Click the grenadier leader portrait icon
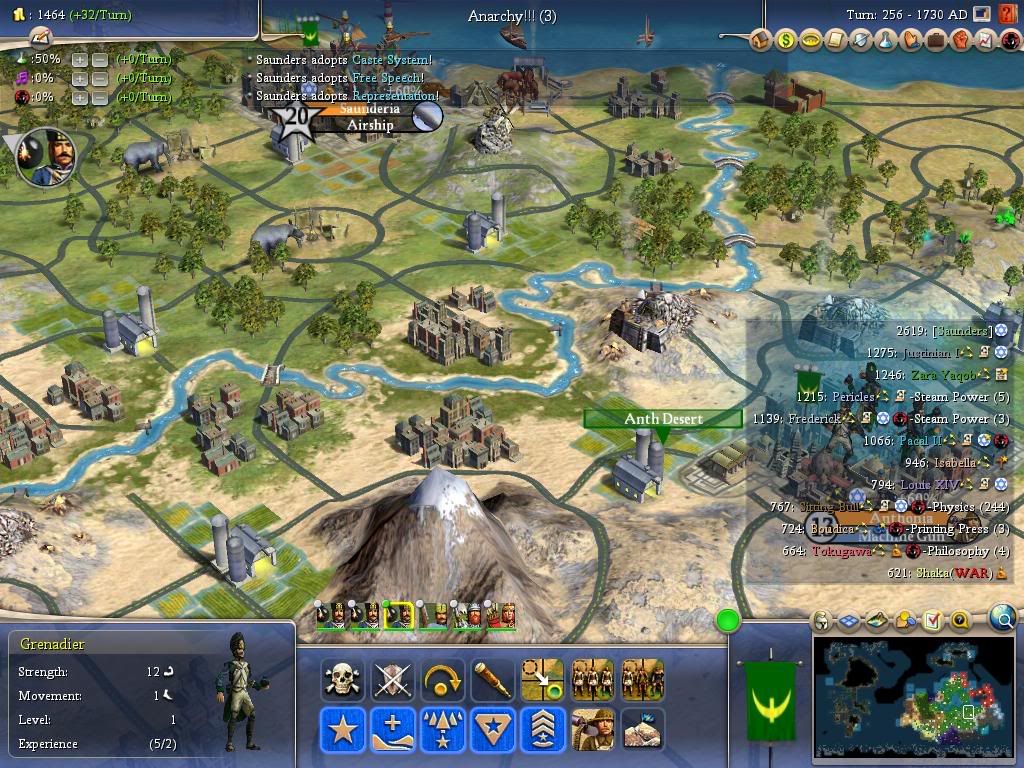Screen dimensions: 1024x768 47,158
